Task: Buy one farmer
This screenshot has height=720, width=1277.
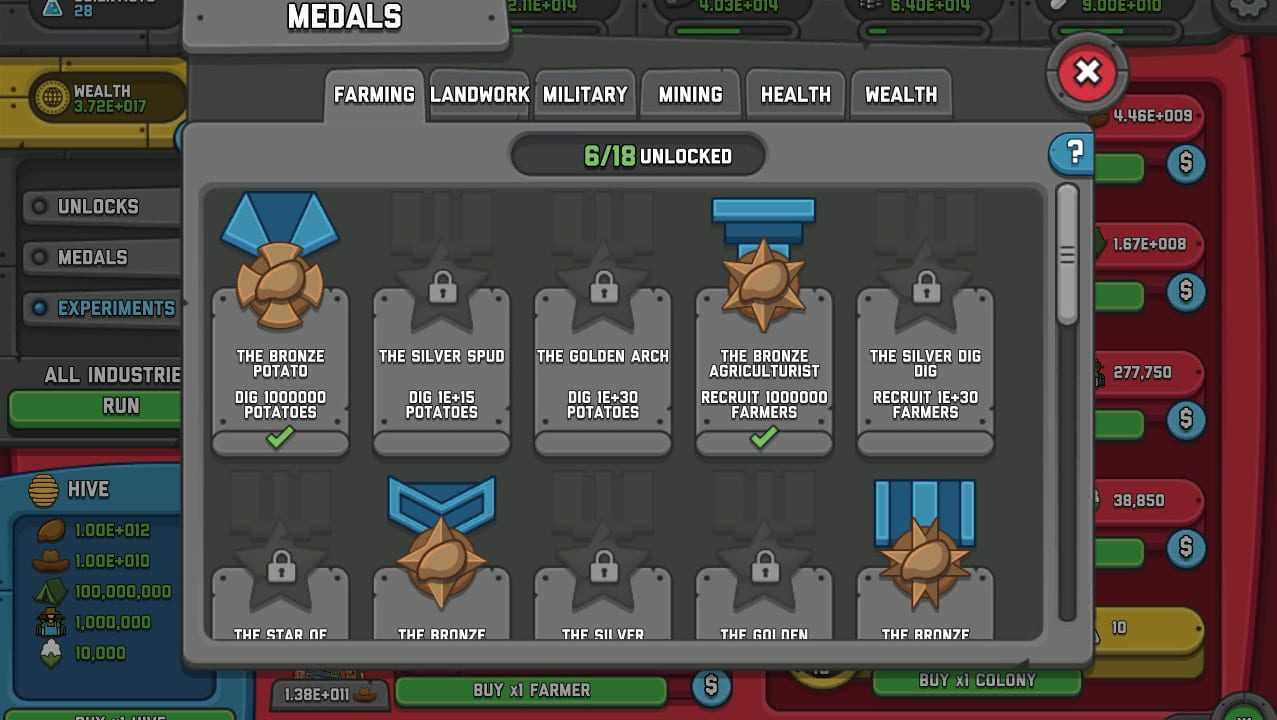Action: 531,690
